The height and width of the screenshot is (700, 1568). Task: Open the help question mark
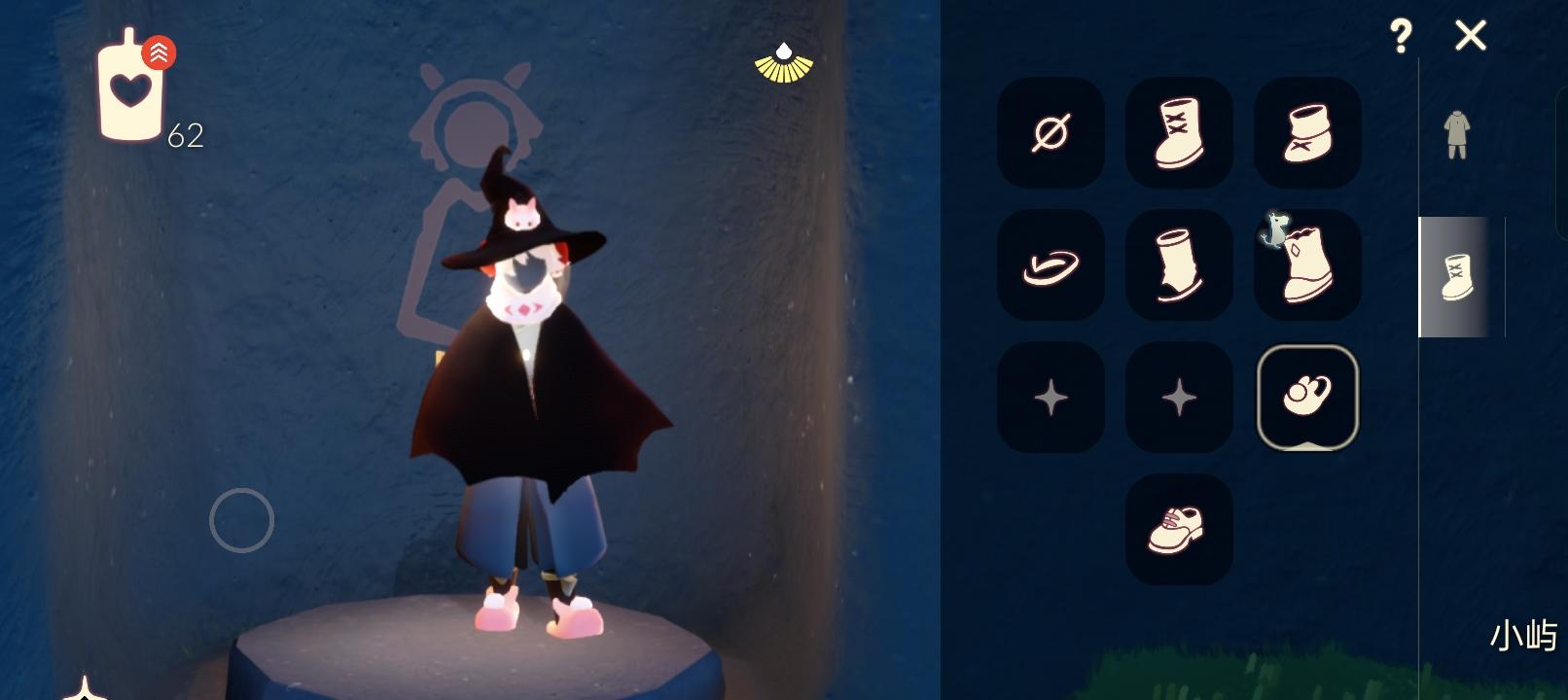click(x=1401, y=36)
